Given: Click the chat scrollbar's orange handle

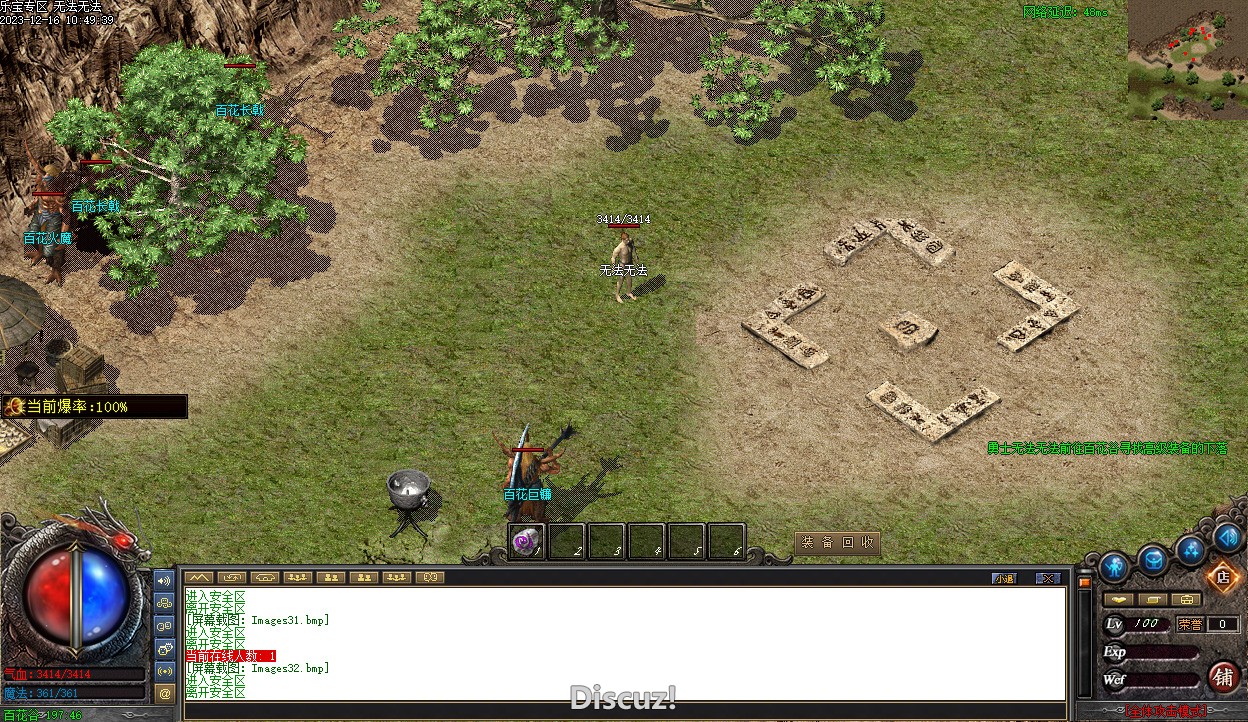Looking at the screenshot, I should [1084, 581].
